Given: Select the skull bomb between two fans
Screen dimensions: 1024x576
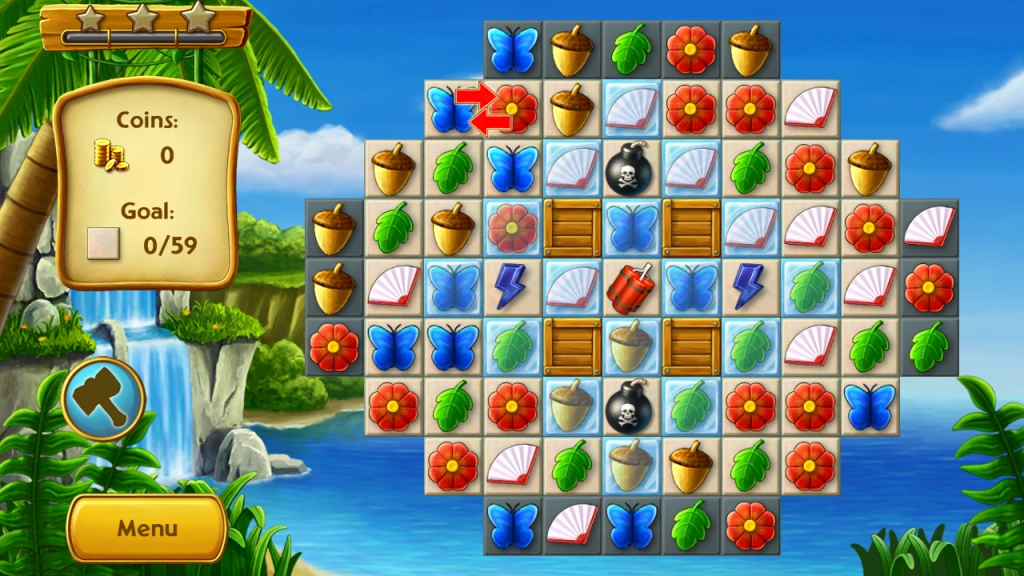Looking at the screenshot, I should tap(631, 169).
